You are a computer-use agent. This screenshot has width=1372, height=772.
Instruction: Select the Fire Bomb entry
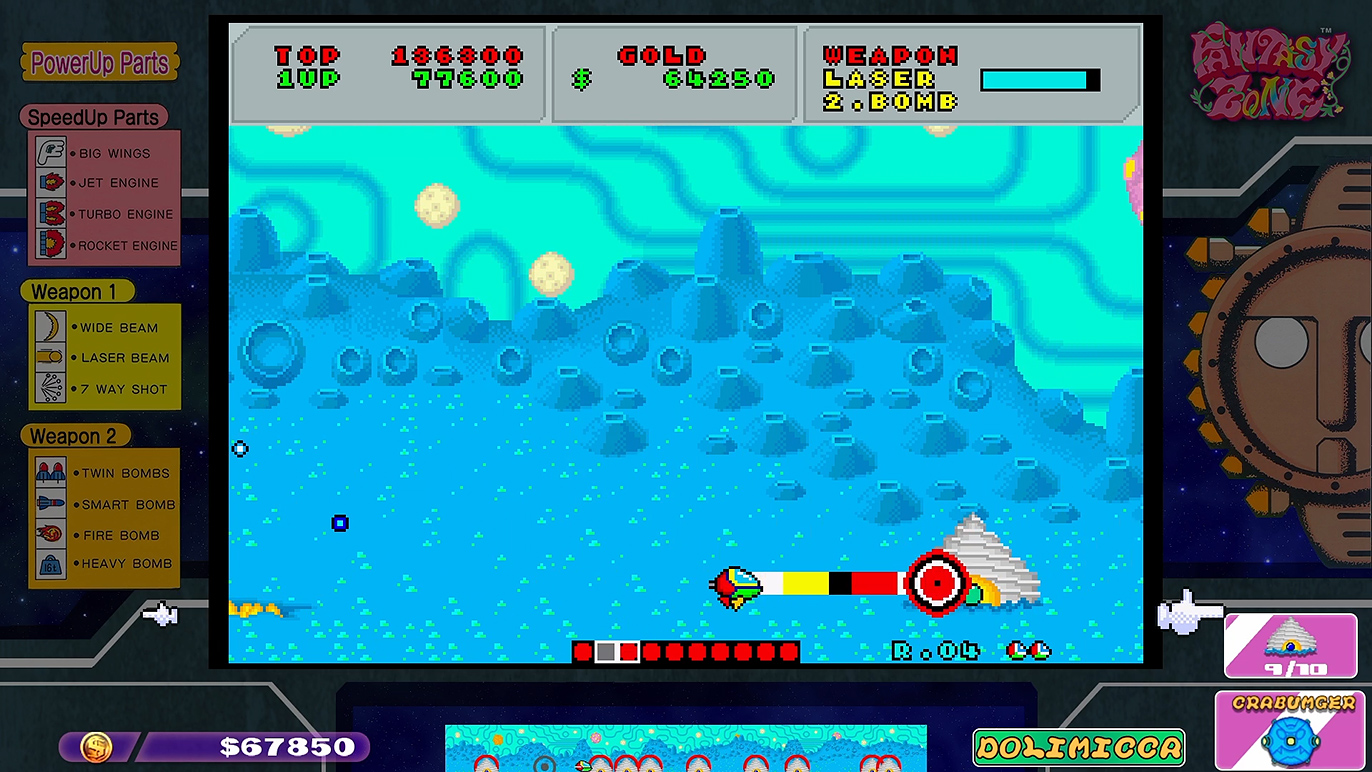(x=104, y=535)
